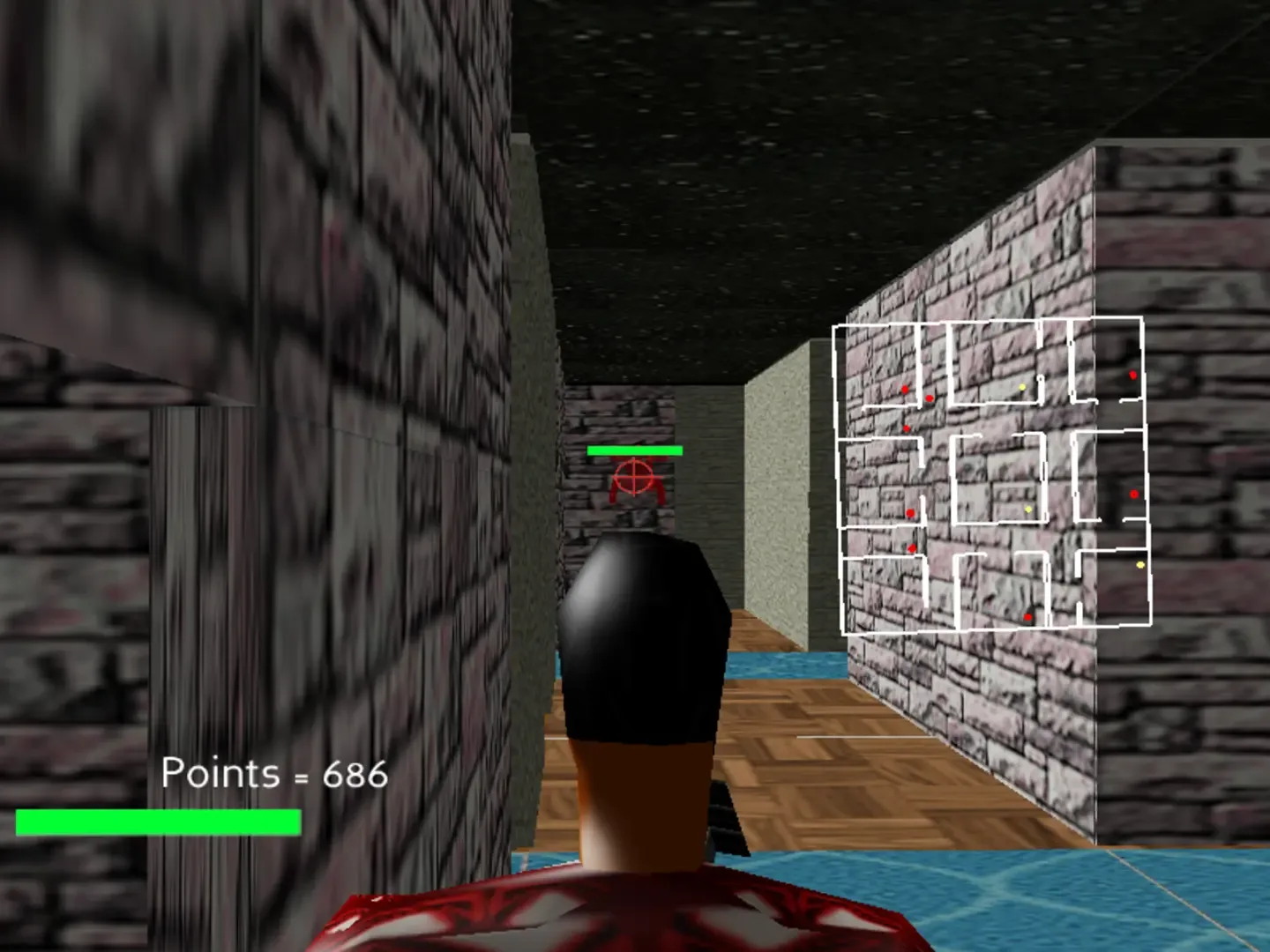This screenshot has width=1270, height=952.
Task: Select the red enemy dot near minimap's top-left
Action: point(904,388)
